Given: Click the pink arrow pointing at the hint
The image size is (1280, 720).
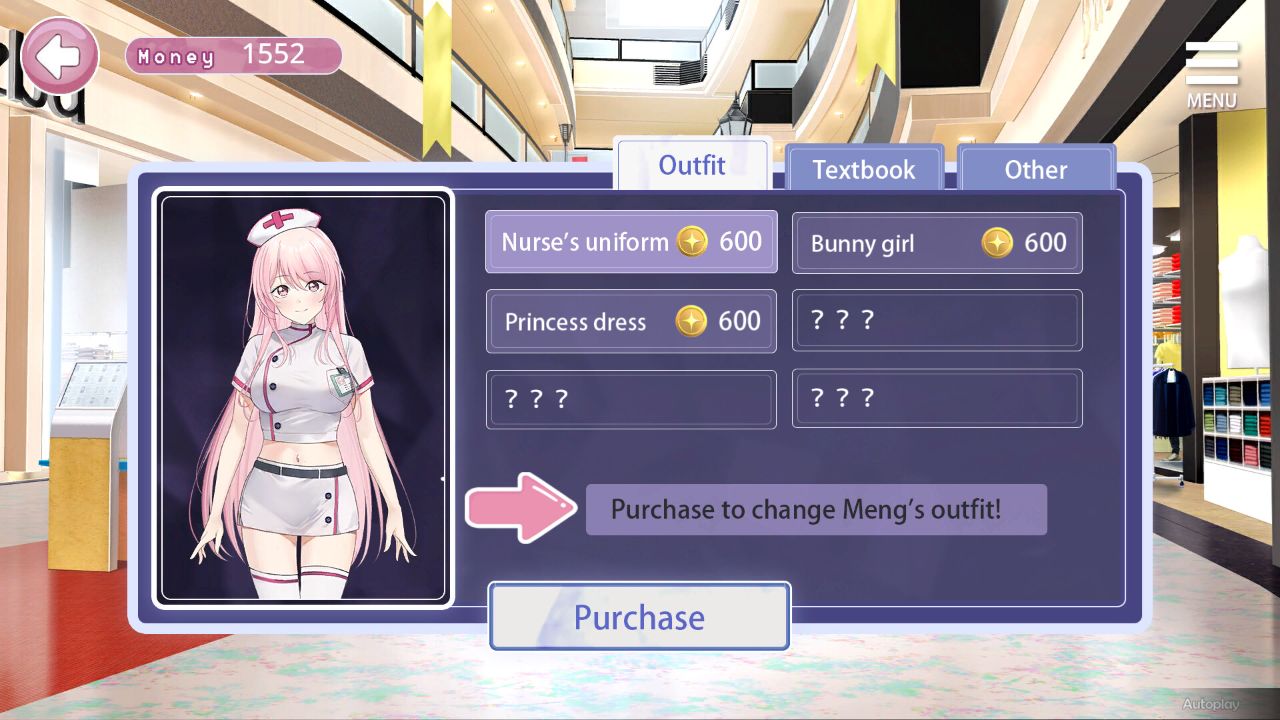Looking at the screenshot, I should [x=520, y=509].
